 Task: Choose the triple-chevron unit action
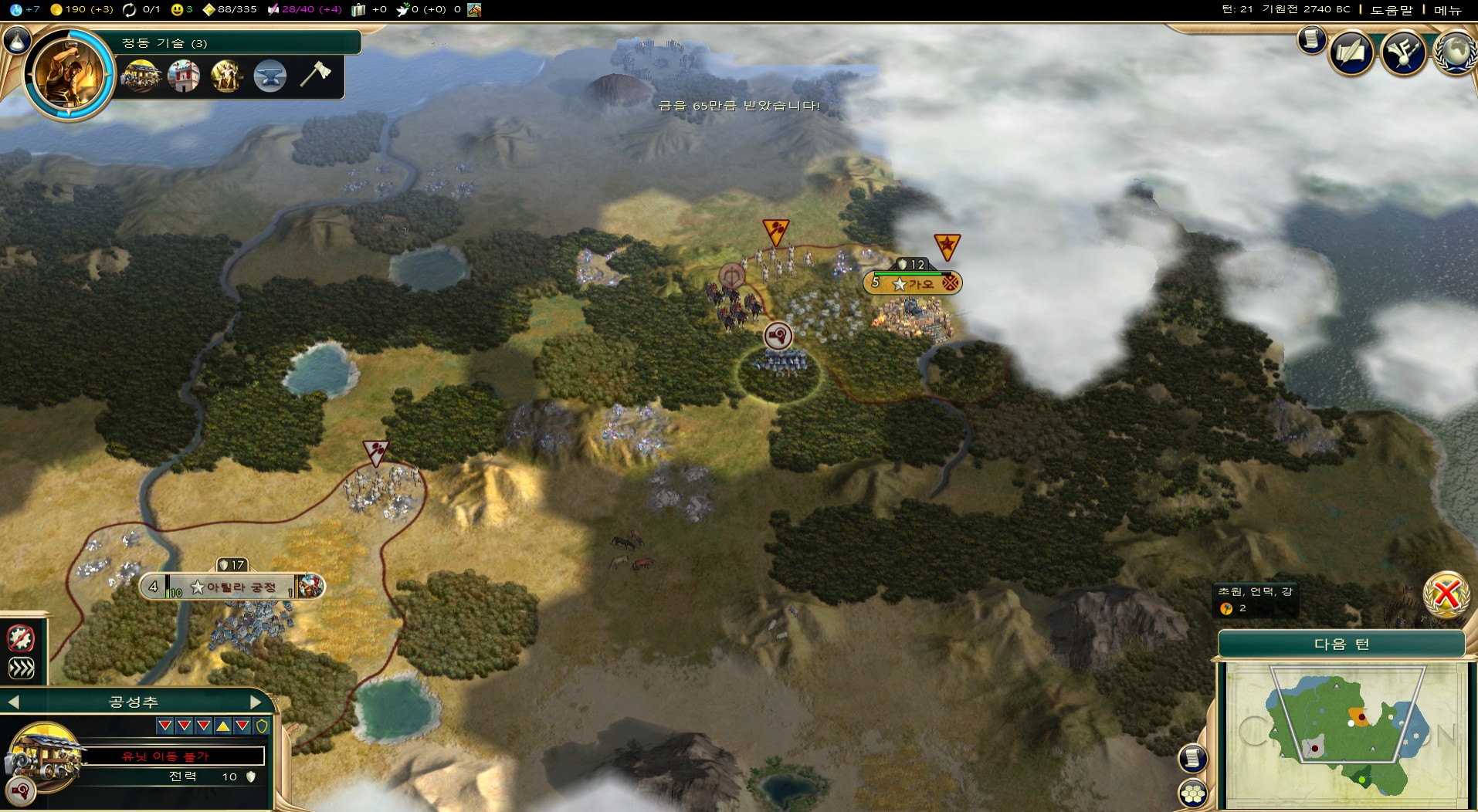pos(21,668)
